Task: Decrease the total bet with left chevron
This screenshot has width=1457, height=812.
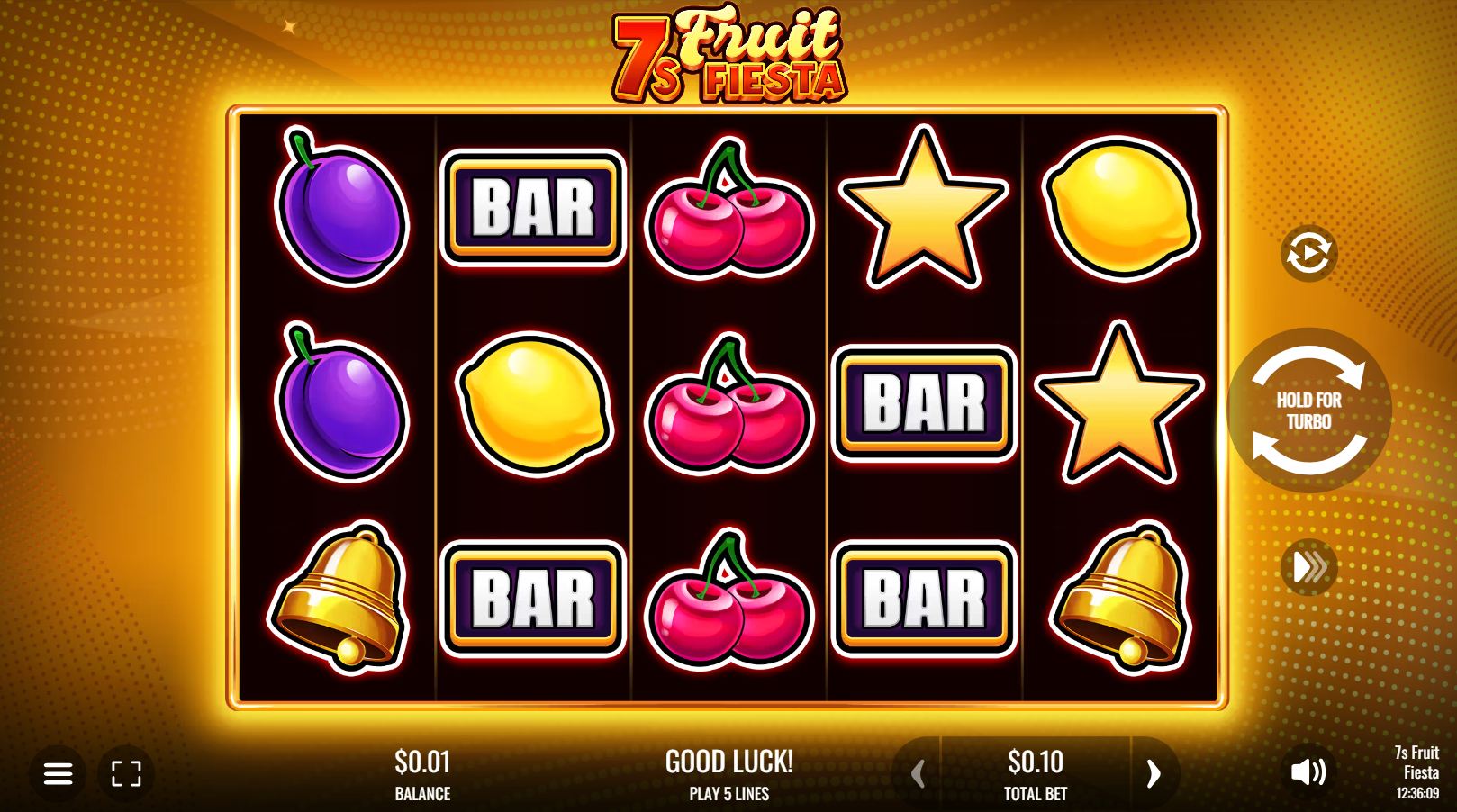Action: [x=919, y=772]
